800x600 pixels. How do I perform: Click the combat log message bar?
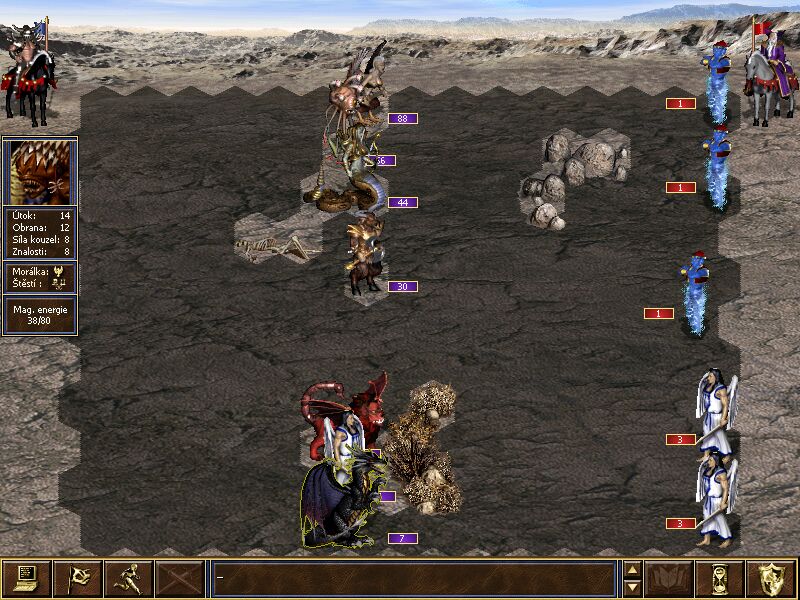[414, 578]
